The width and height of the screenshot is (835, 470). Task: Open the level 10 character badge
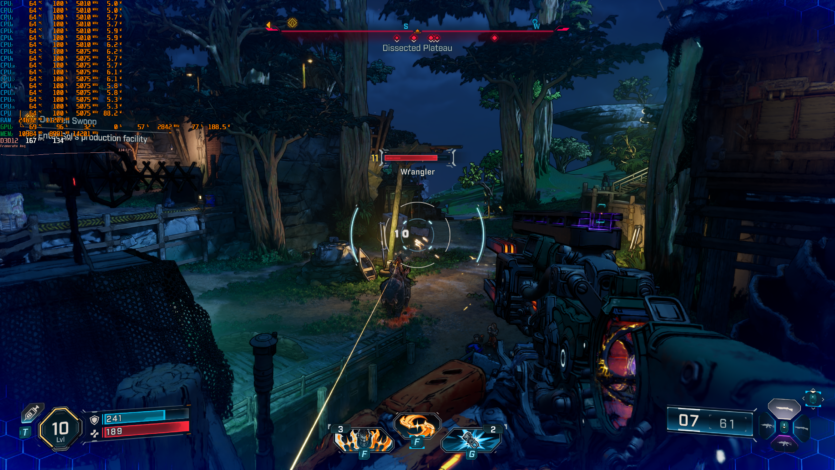(59, 429)
